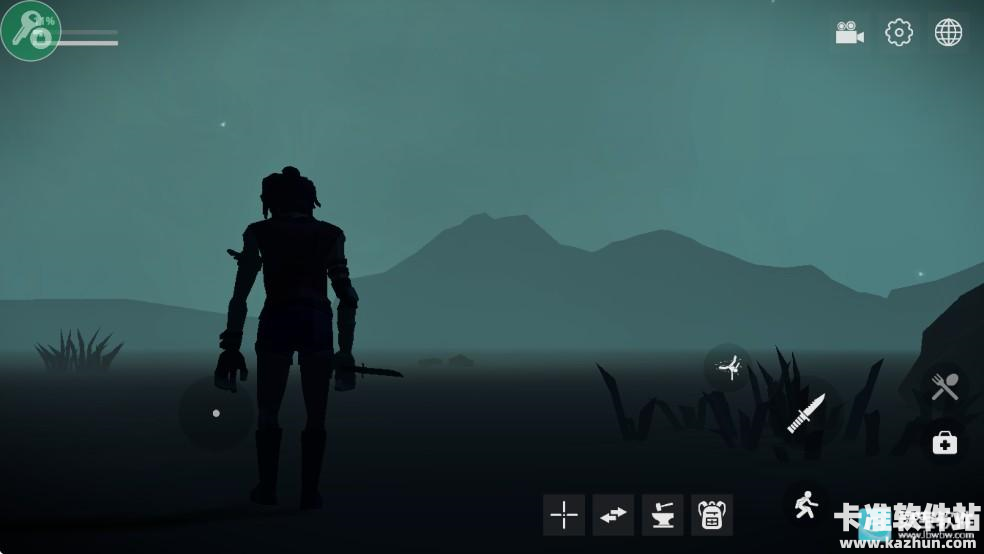Open the settings gear menu
The image size is (984, 554).
(x=899, y=33)
